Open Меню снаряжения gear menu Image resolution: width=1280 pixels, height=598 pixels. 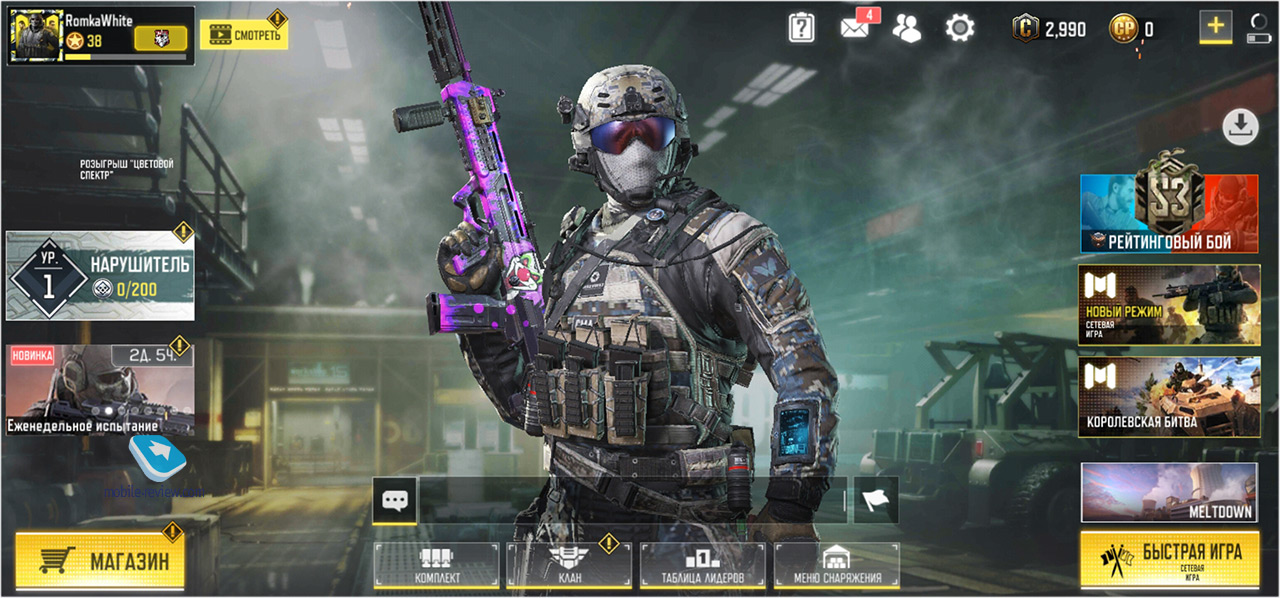pyautogui.click(x=837, y=566)
